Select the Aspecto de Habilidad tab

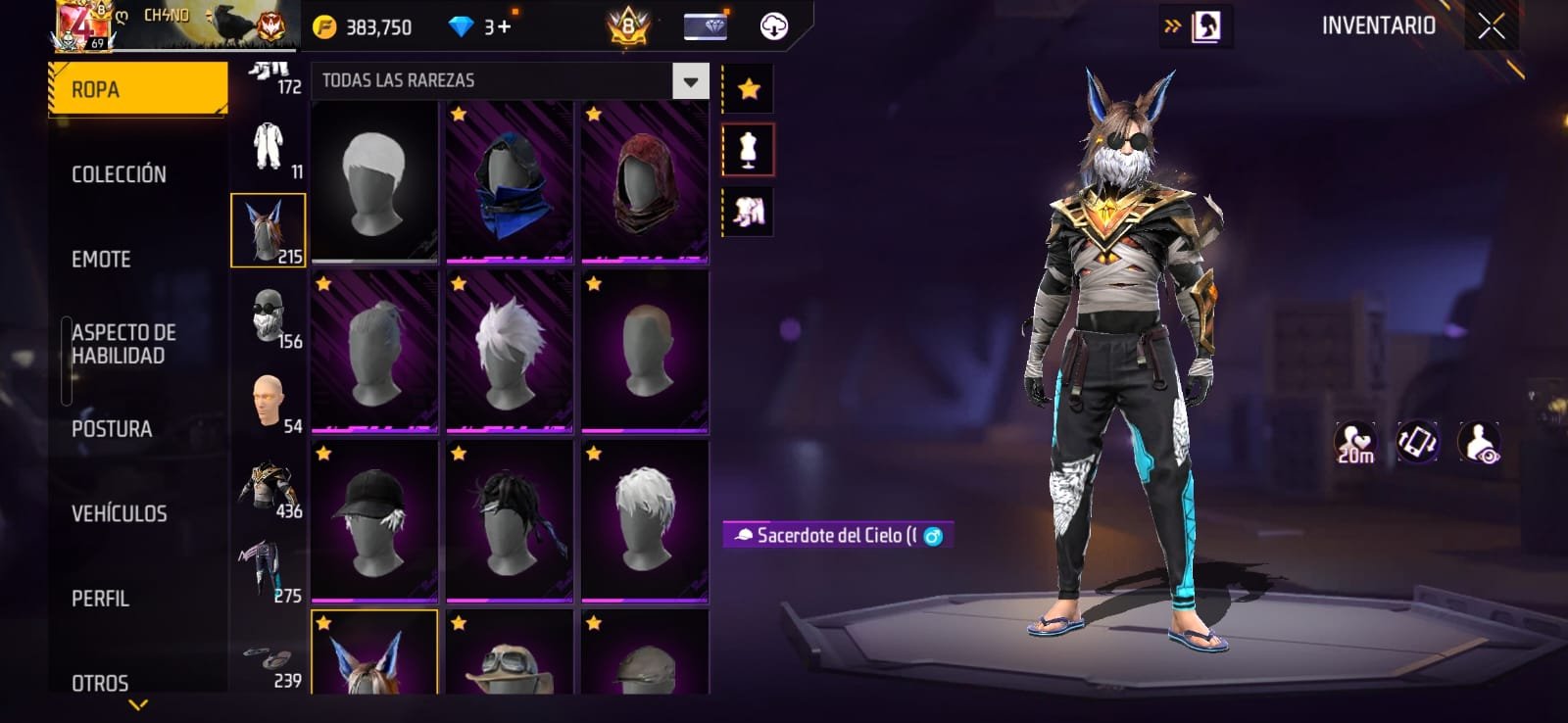point(123,344)
